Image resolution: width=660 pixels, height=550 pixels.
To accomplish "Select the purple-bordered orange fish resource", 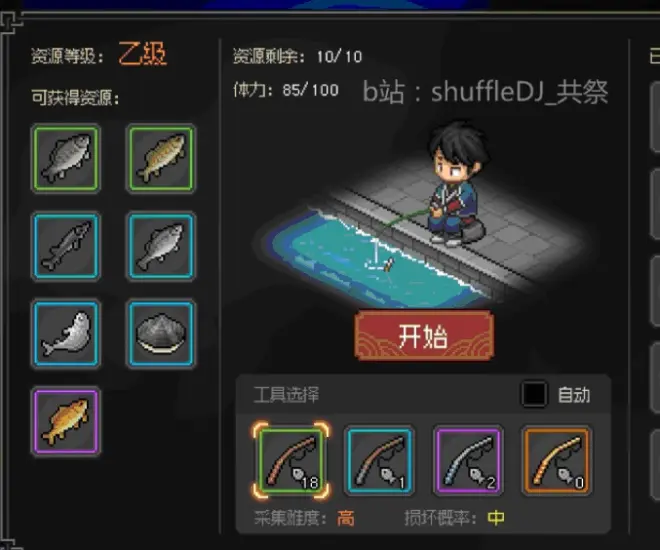I will click(66, 421).
